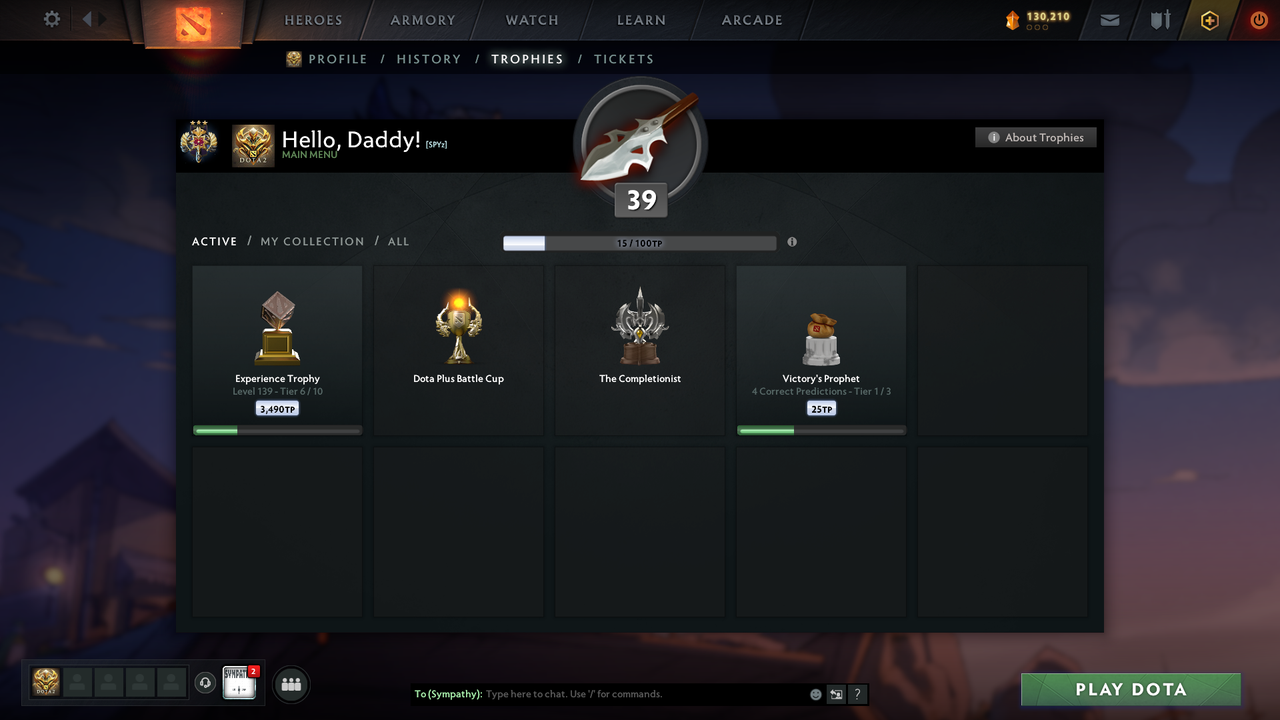Viewport: 1280px width, 720px height.
Task: Open the settings gear icon
Action: pos(51,18)
